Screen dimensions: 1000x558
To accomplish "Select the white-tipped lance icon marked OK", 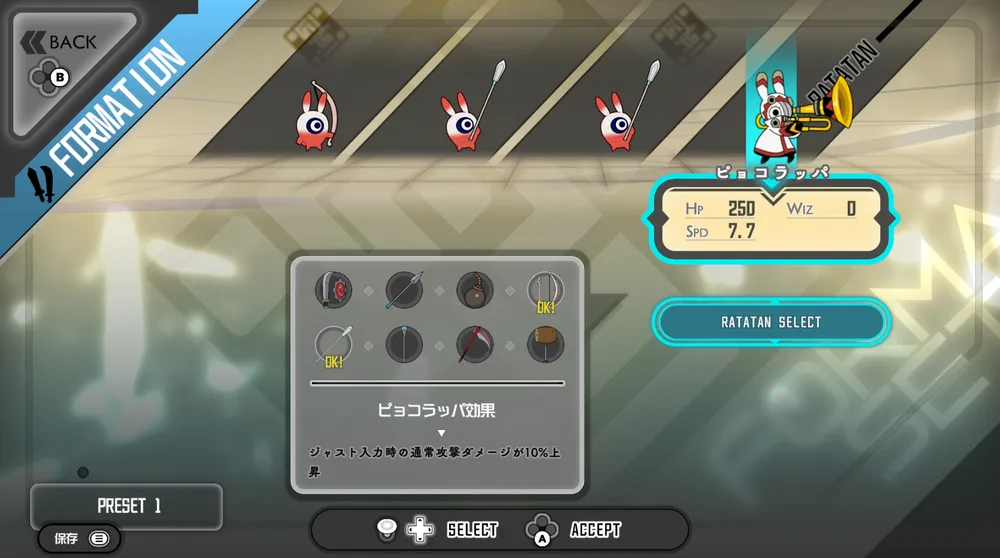I will pos(333,345).
